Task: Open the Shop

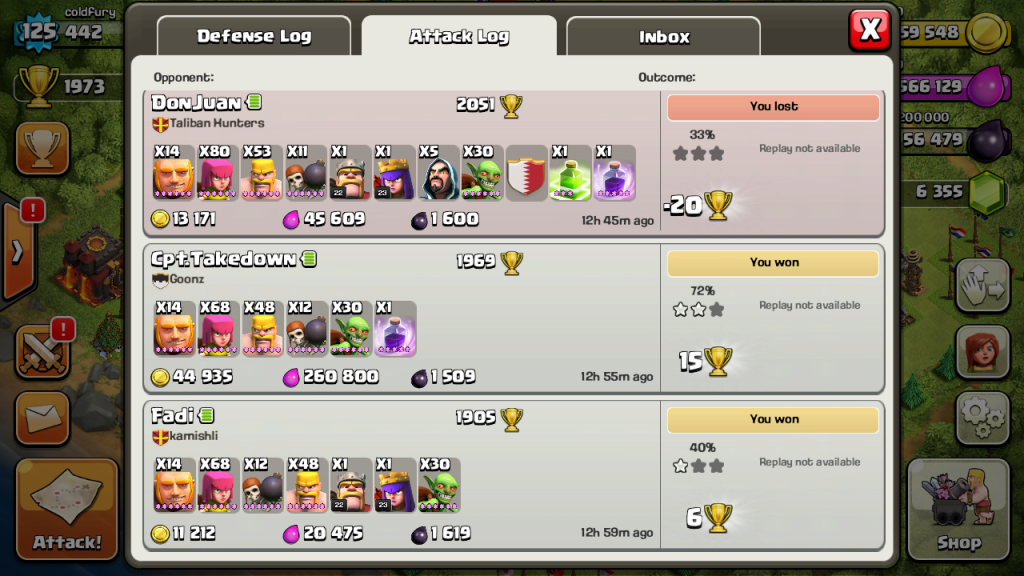Action: [958, 510]
